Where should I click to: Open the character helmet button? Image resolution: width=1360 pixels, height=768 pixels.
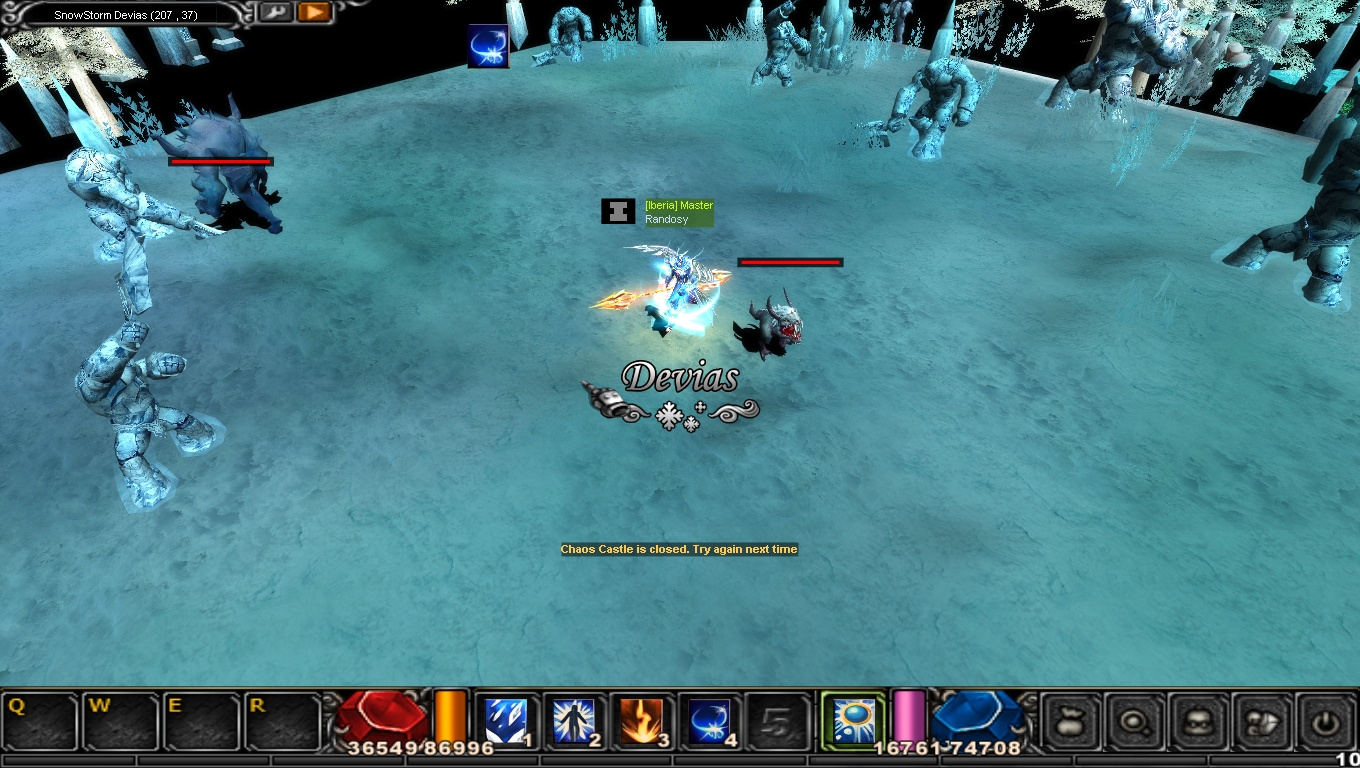point(1199,721)
